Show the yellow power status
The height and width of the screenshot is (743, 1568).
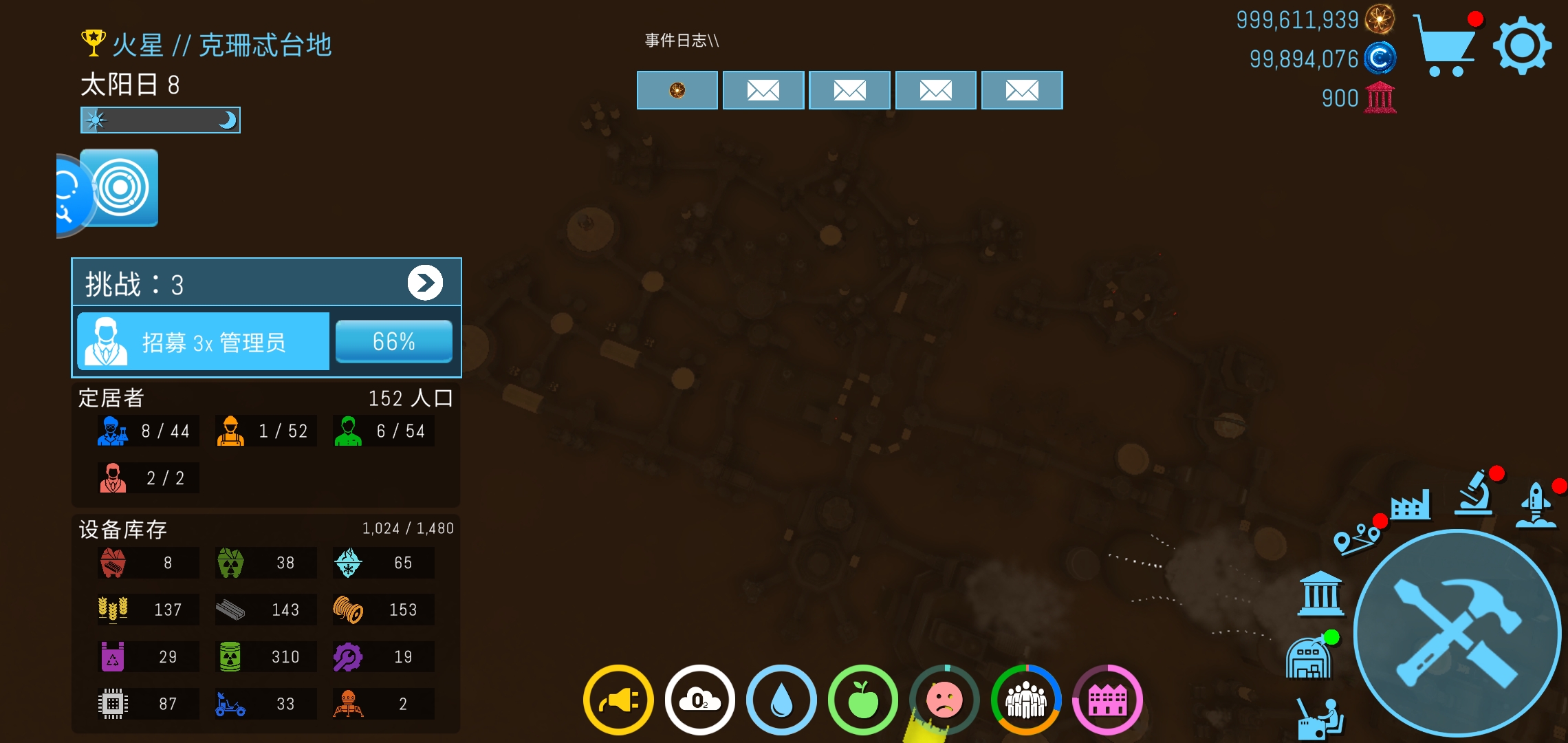[x=618, y=700]
